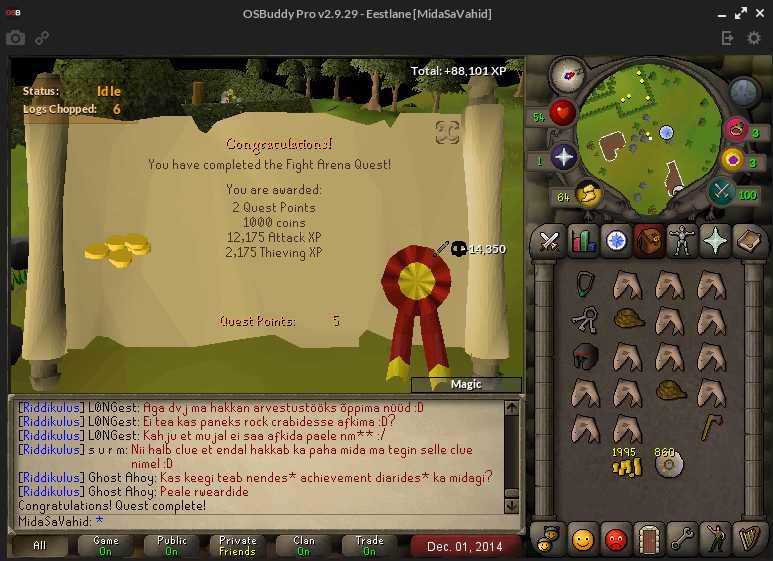
Task: Switch to the Magic spellbook tab
Action: (748, 241)
